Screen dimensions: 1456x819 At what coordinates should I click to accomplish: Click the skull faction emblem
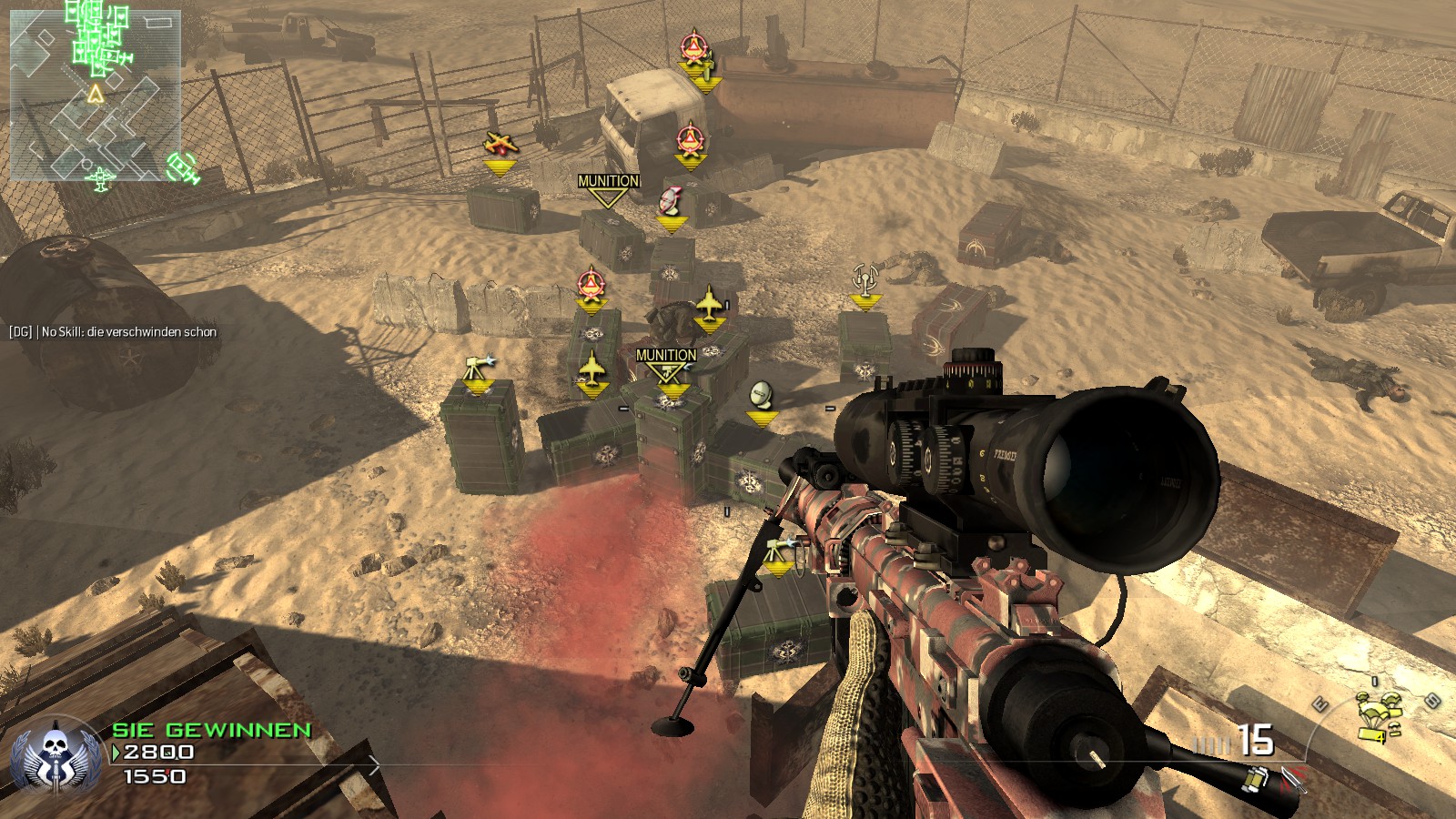point(56,754)
